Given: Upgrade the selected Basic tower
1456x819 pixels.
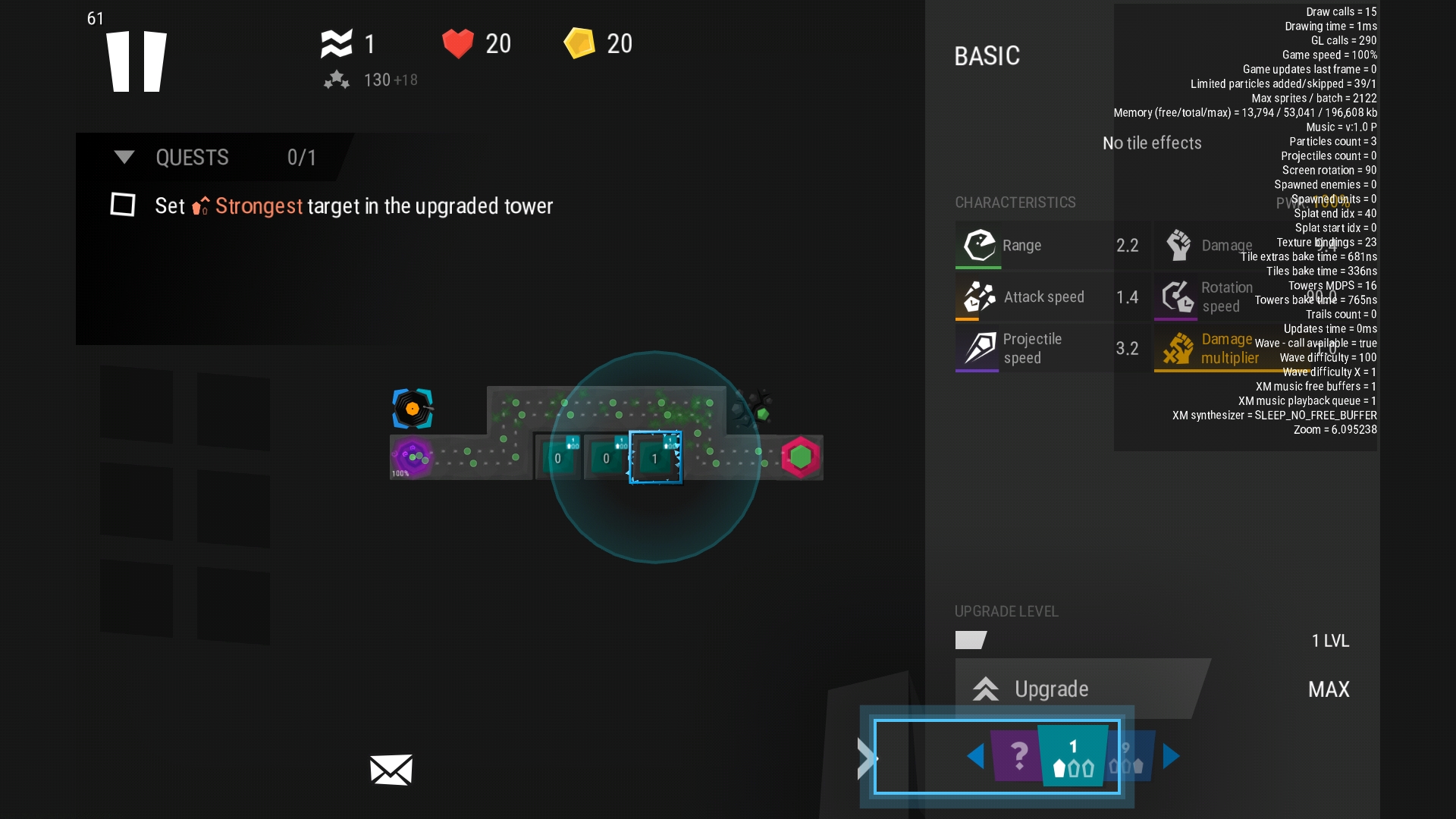Looking at the screenshot, I should 1051,689.
